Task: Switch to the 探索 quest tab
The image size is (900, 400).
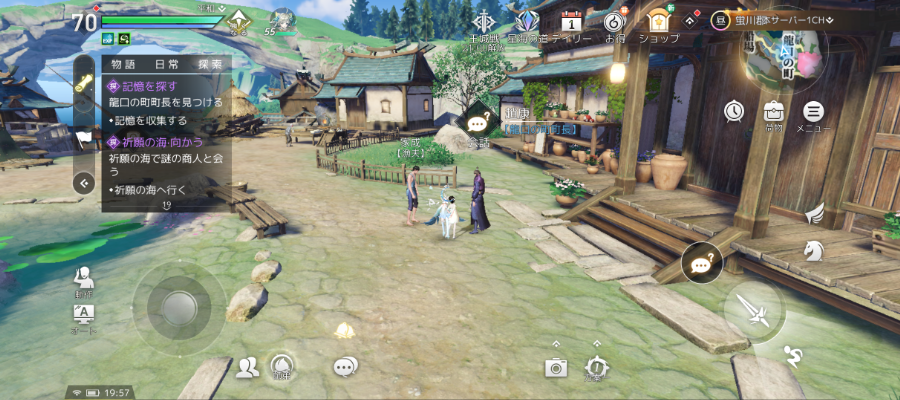Action: point(210,64)
